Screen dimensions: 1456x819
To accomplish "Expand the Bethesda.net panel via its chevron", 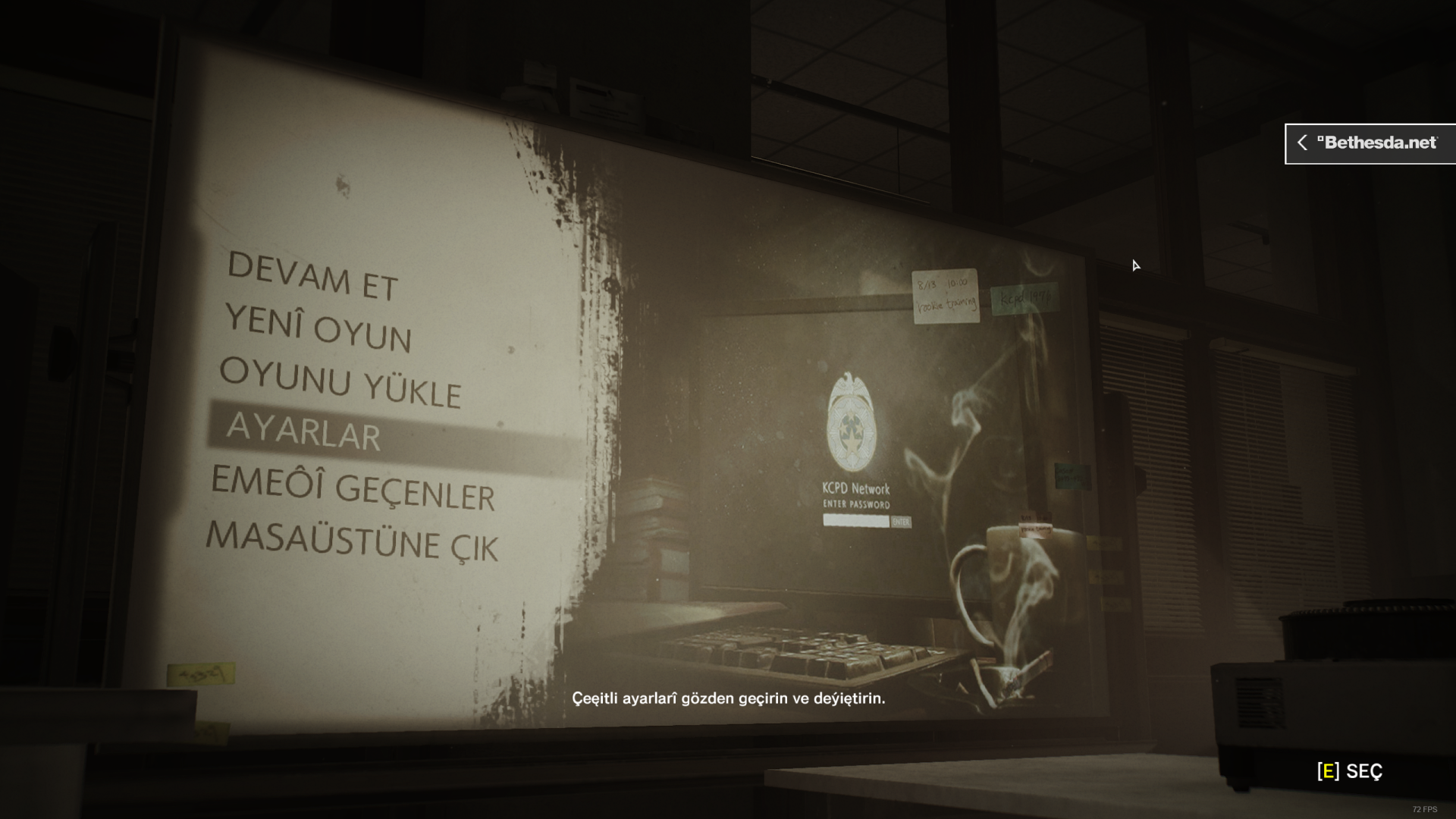I will 1304,143.
